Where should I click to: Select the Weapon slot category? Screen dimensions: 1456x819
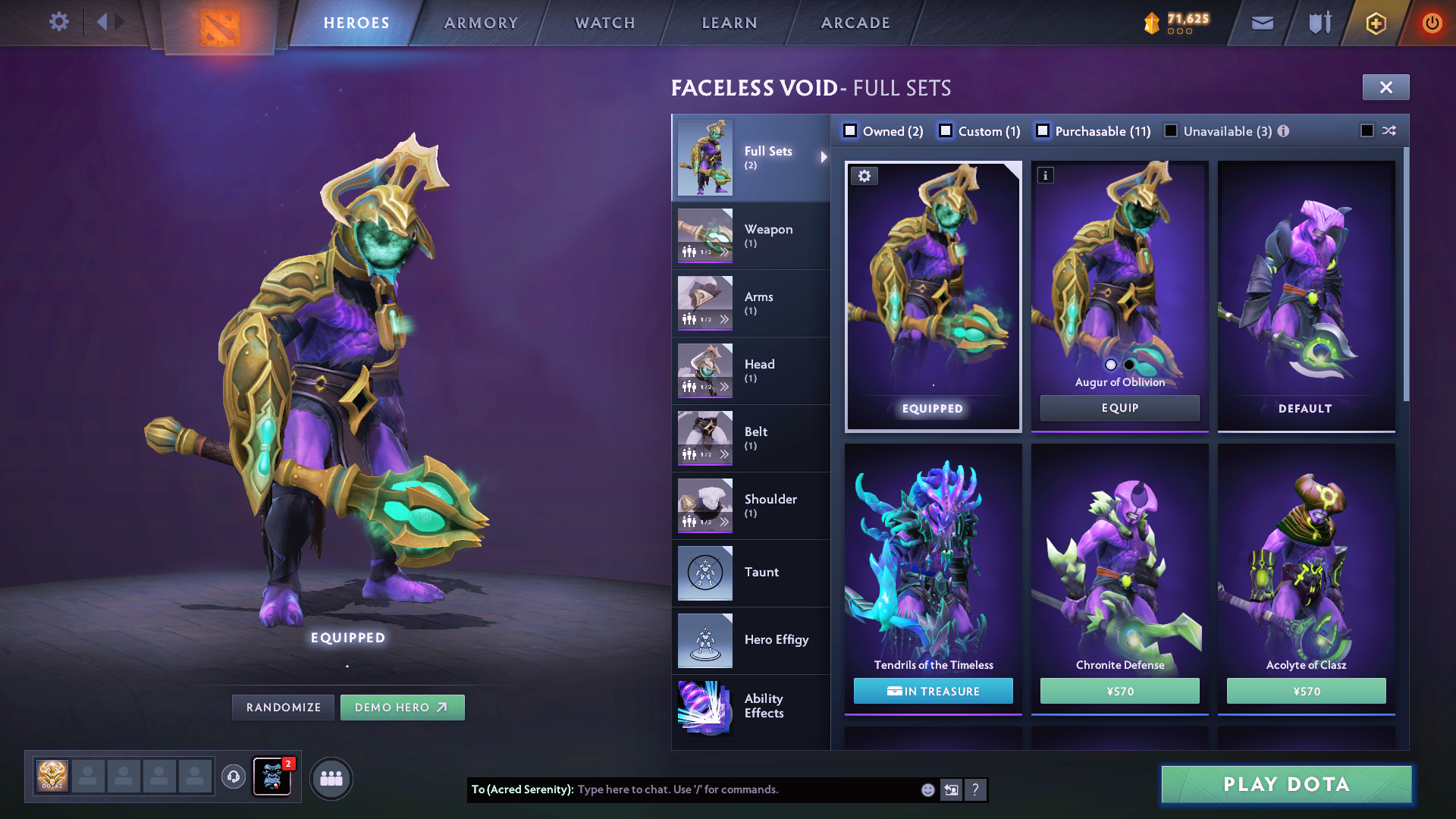click(x=750, y=235)
